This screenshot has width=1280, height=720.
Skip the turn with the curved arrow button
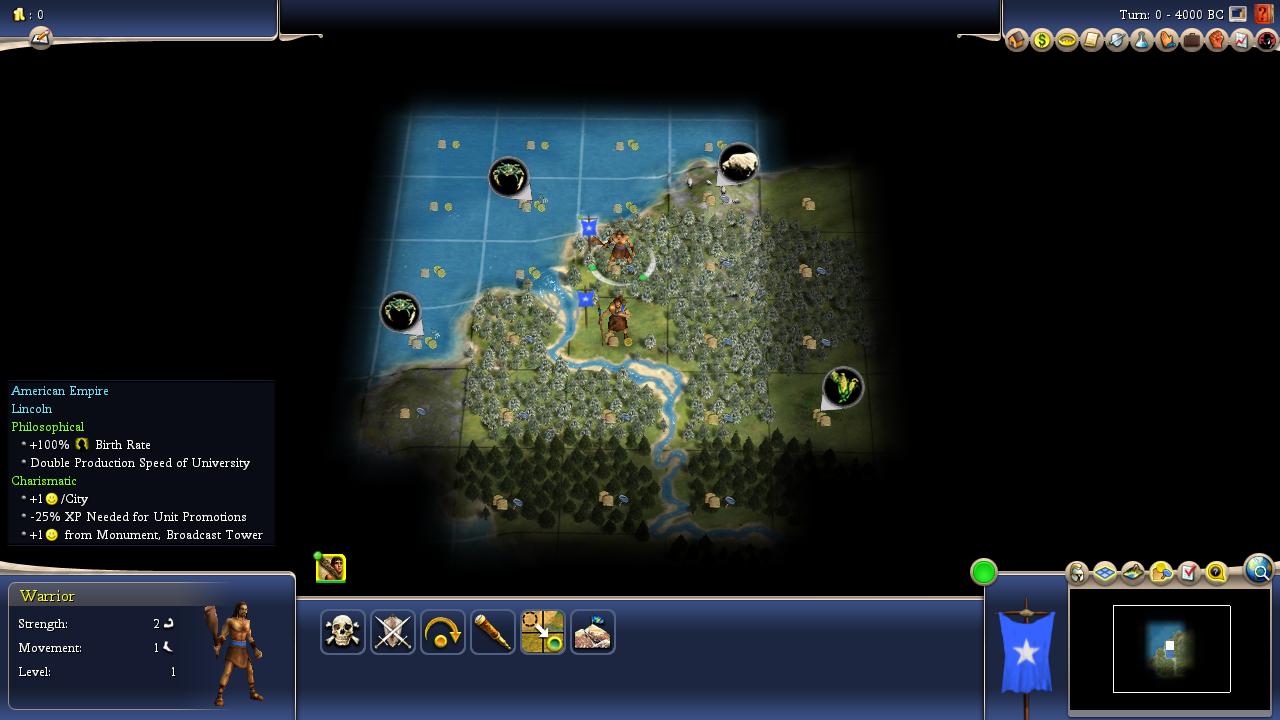[443, 632]
